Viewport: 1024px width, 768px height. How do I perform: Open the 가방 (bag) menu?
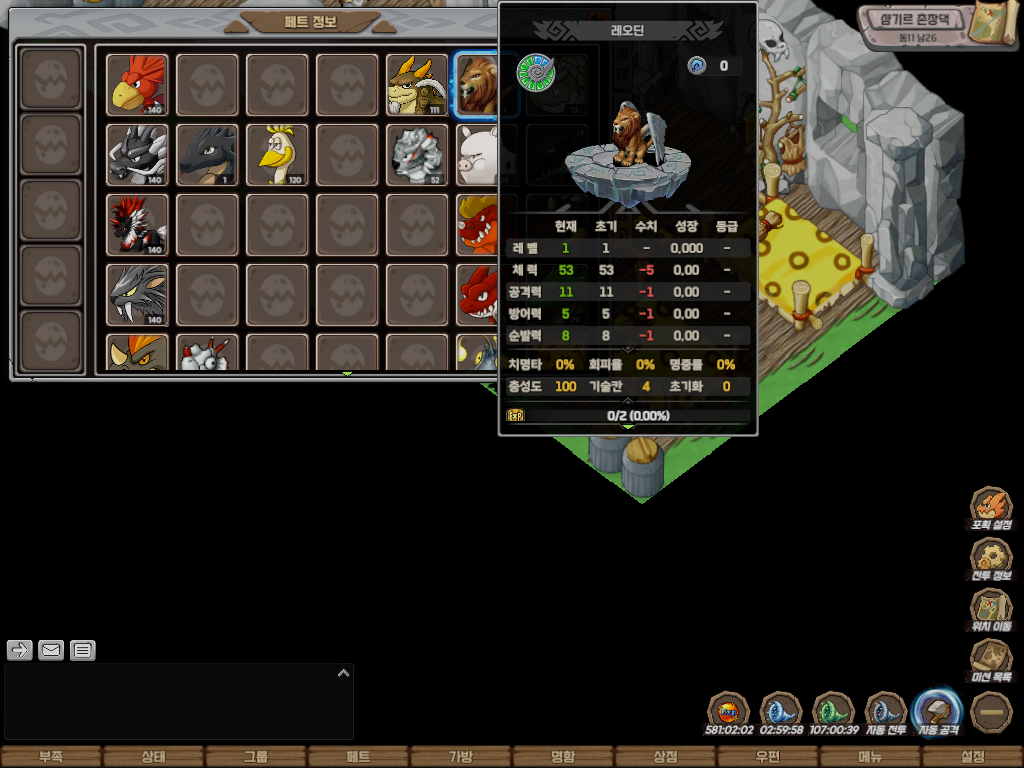point(460,757)
